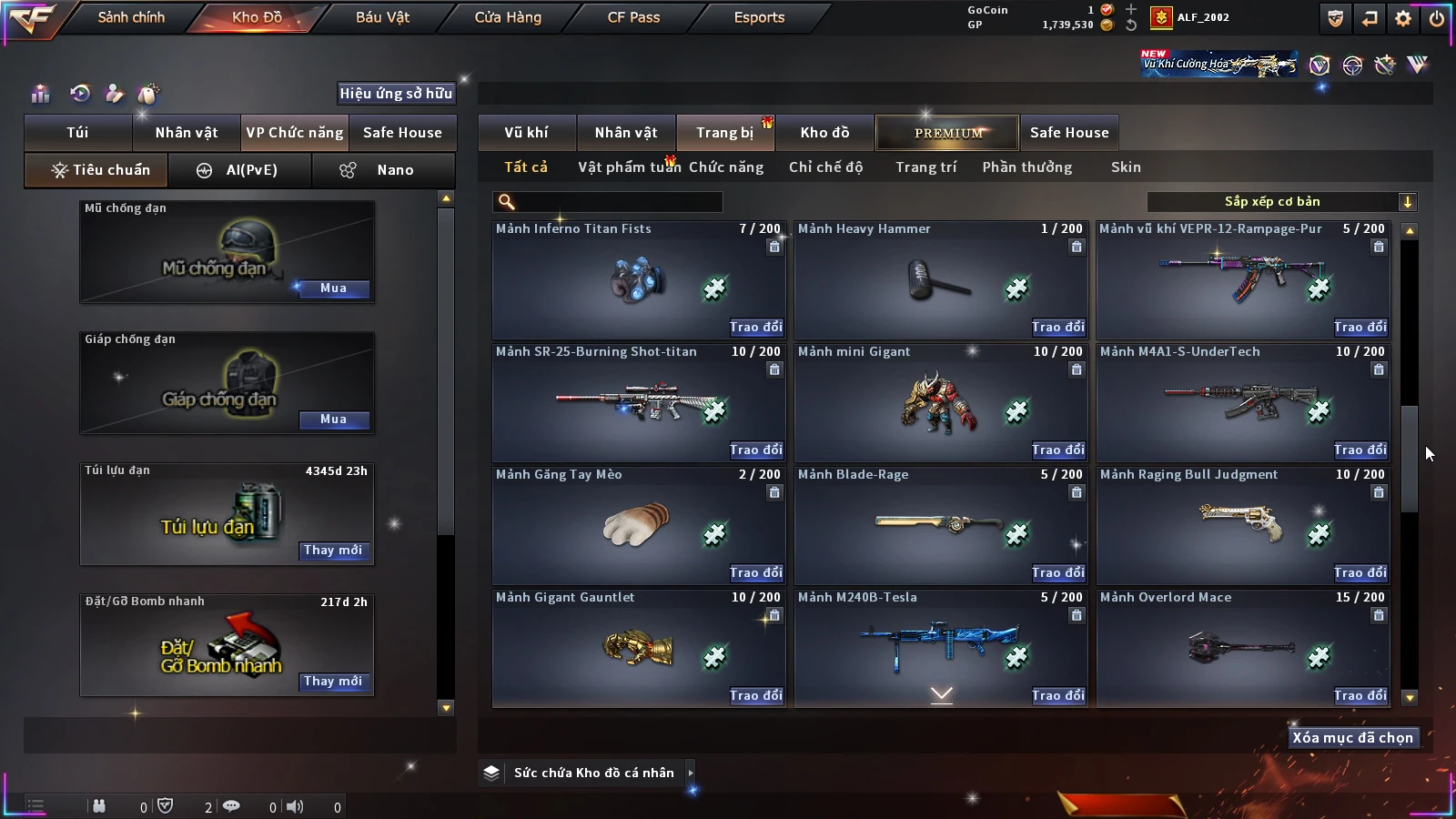Buy the Mũ chống đạn helmet
This screenshot has height=819, width=1456.
tap(333, 288)
